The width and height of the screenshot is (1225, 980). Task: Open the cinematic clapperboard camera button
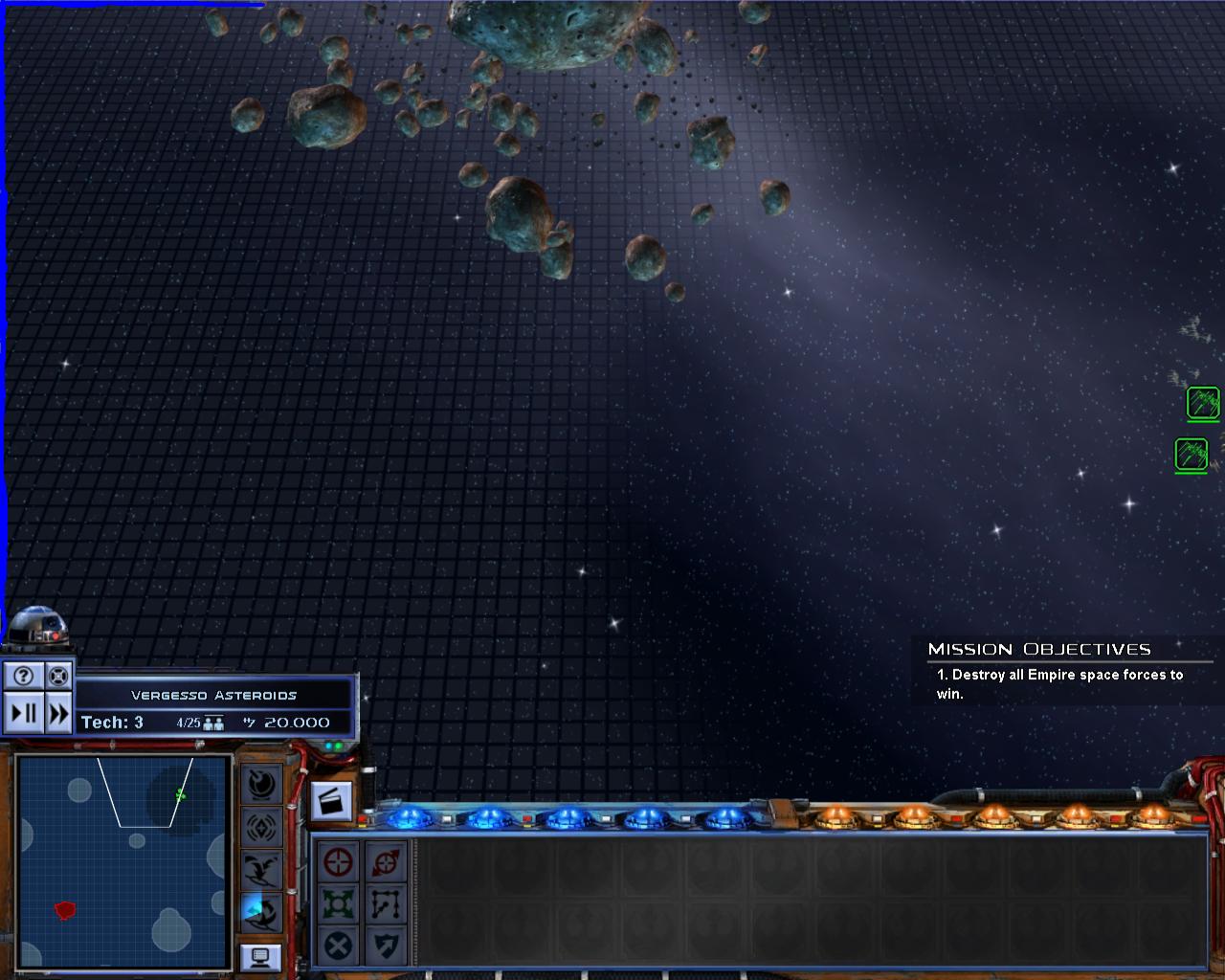pos(332,801)
